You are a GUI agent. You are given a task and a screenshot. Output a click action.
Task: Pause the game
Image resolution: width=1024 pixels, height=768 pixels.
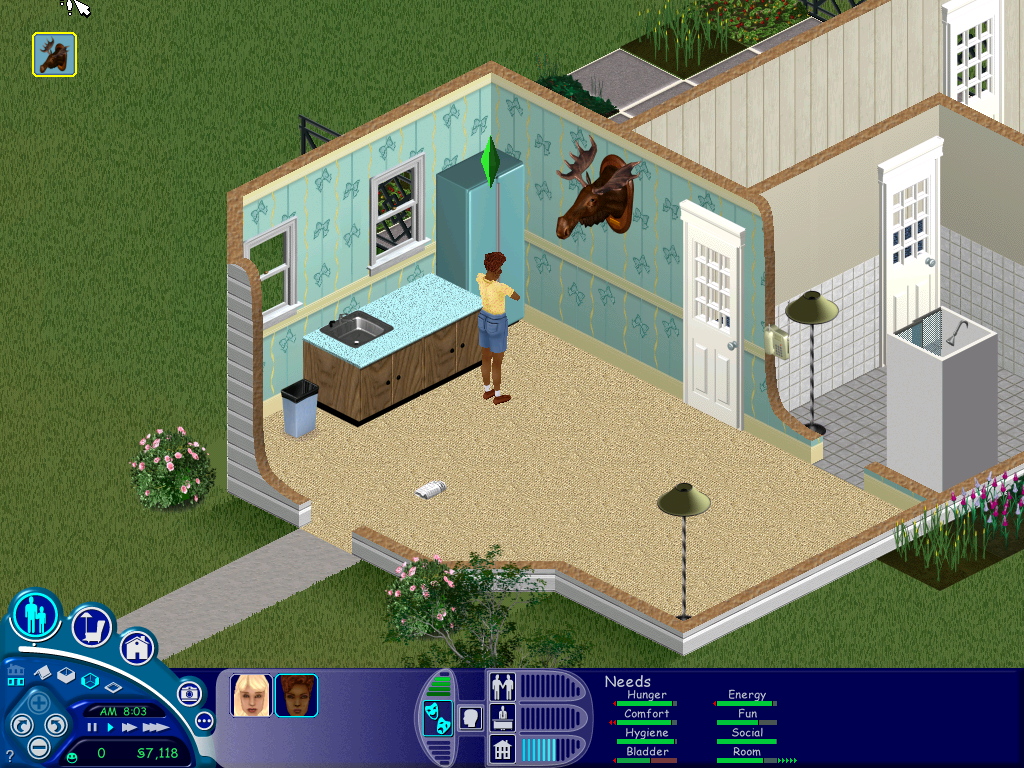92,728
